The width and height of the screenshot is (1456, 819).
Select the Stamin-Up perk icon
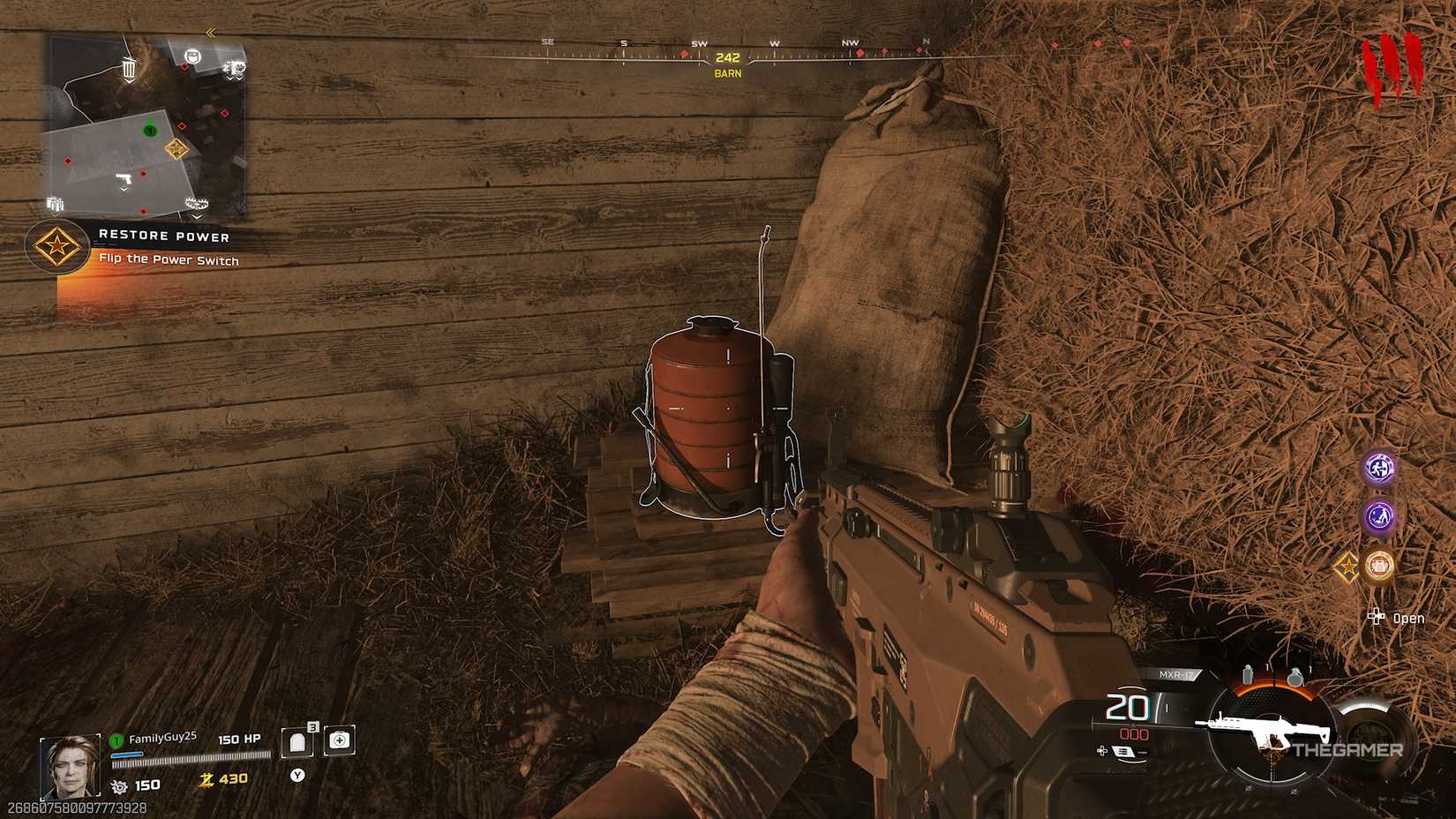pyautogui.click(x=1377, y=468)
